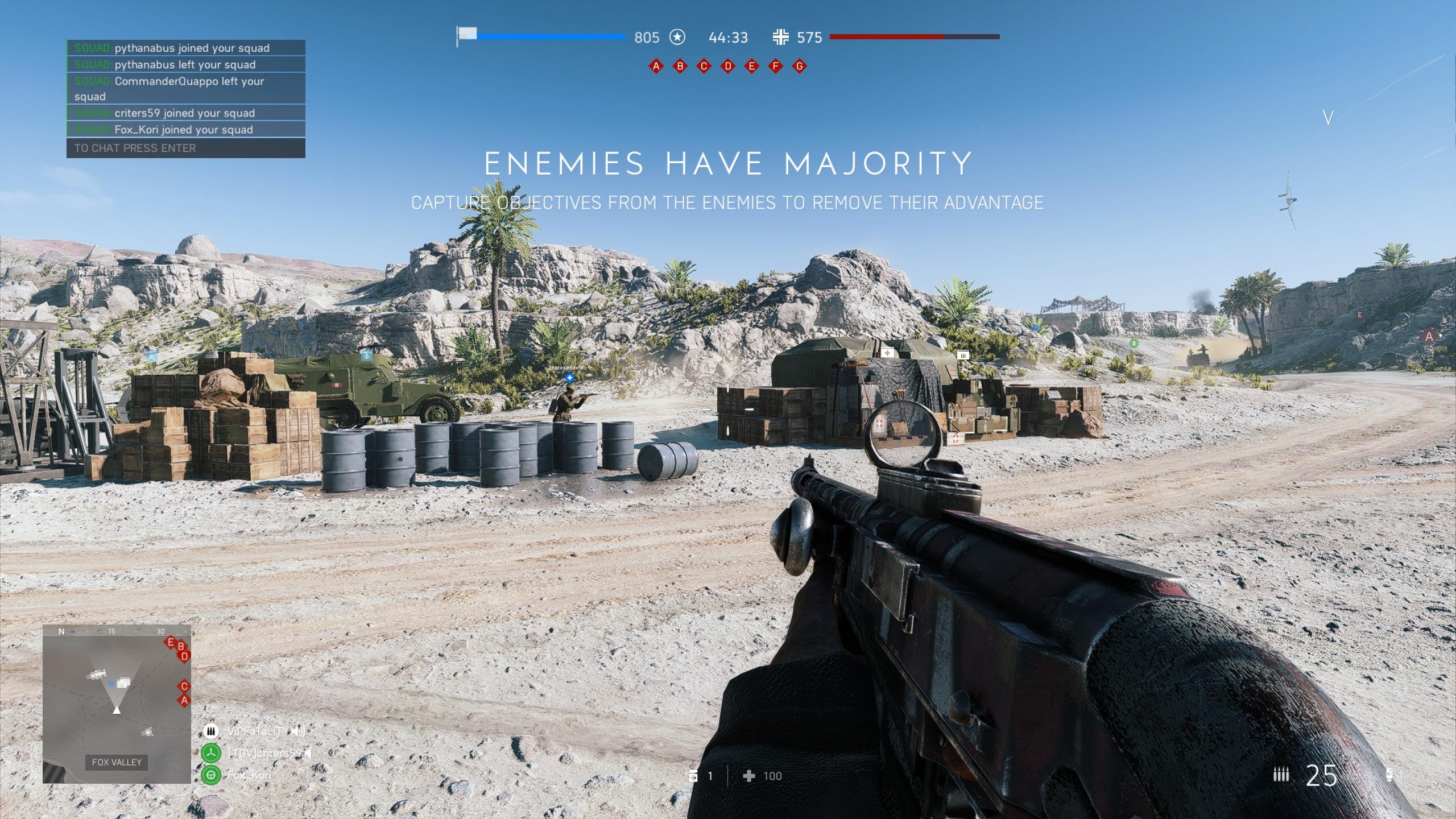
Task: Click the German cross team icon
Action: 780,38
